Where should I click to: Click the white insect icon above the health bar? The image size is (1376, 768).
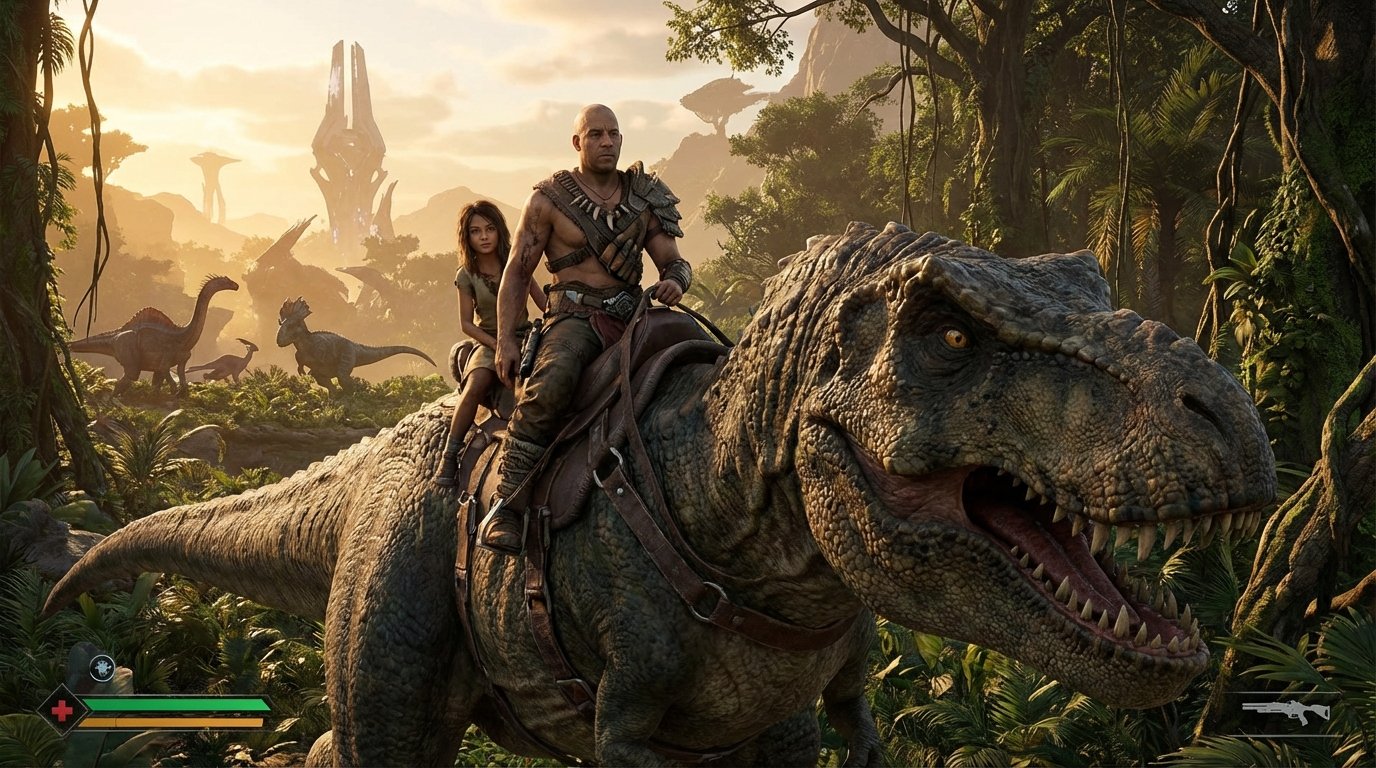(101, 668)
